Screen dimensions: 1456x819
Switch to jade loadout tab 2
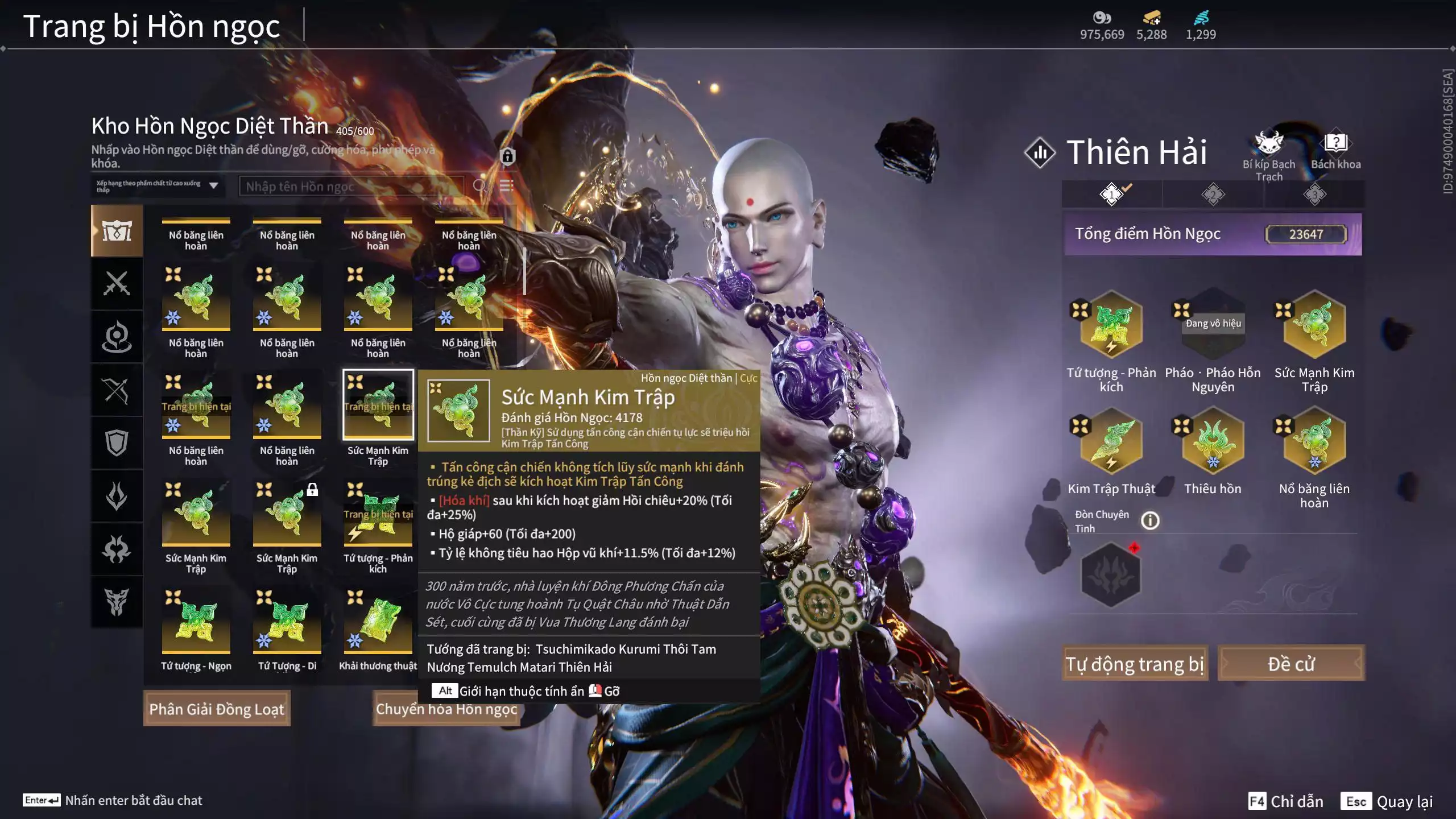(x=1213, y=195)
